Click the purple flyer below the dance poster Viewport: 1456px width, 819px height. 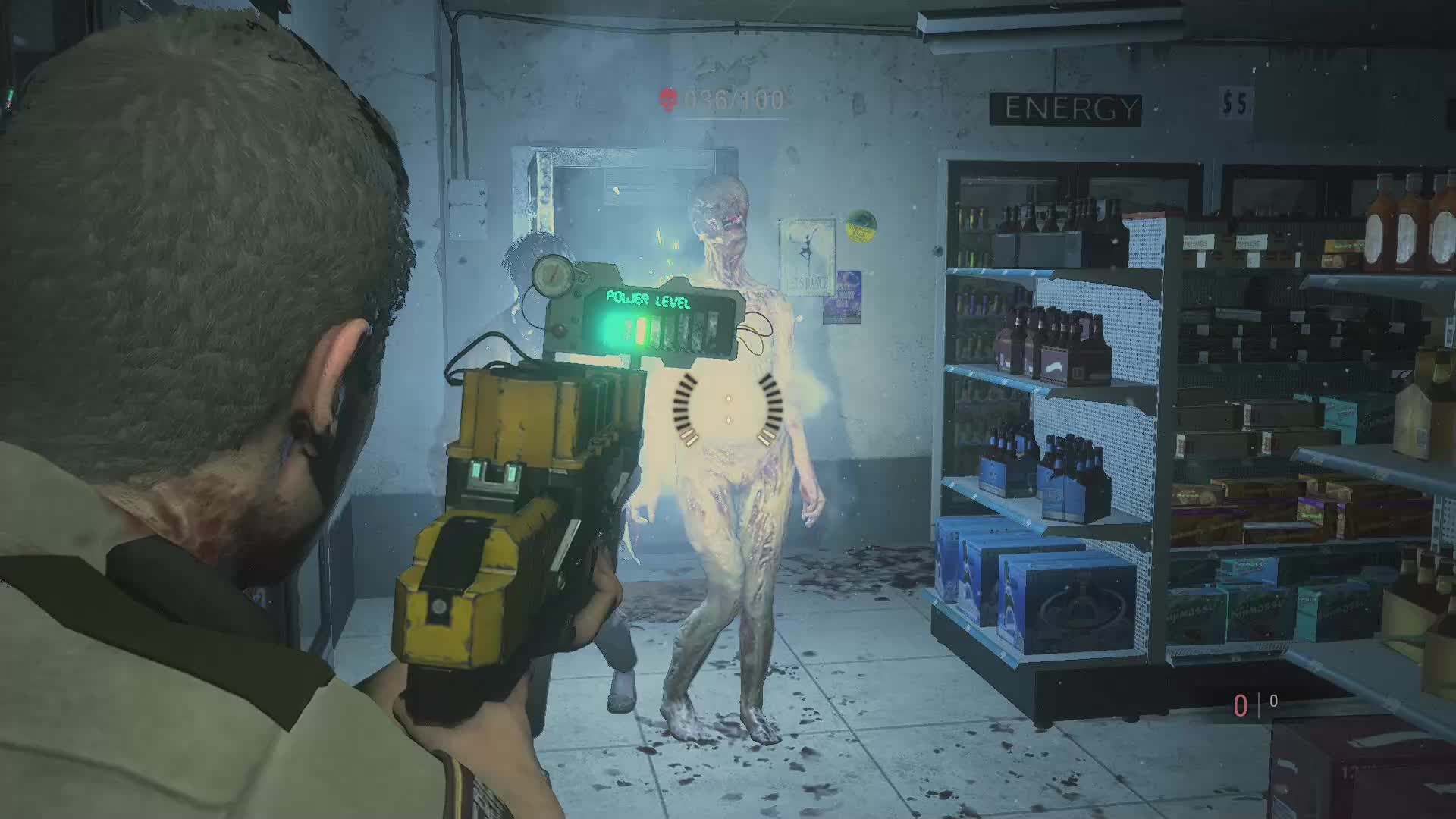point(849,296)
